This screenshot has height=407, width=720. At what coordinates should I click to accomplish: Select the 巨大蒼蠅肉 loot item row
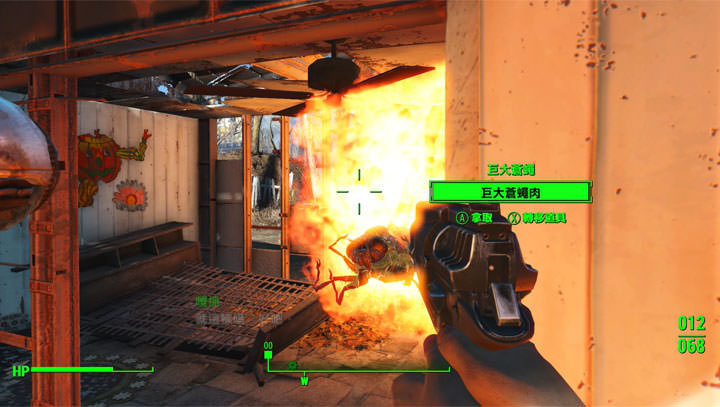click(x=507, y=191)
